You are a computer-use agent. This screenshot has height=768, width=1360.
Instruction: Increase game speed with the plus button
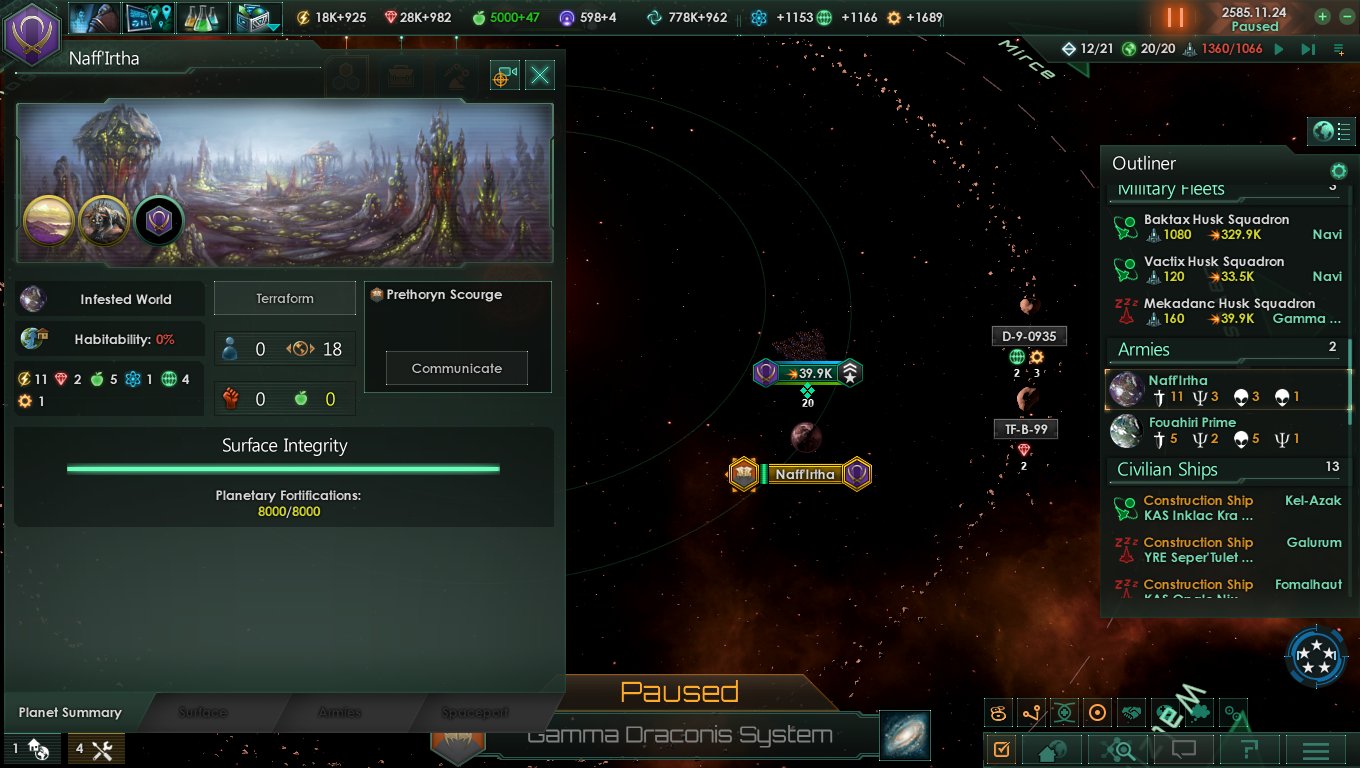(x=1322, y=17)
